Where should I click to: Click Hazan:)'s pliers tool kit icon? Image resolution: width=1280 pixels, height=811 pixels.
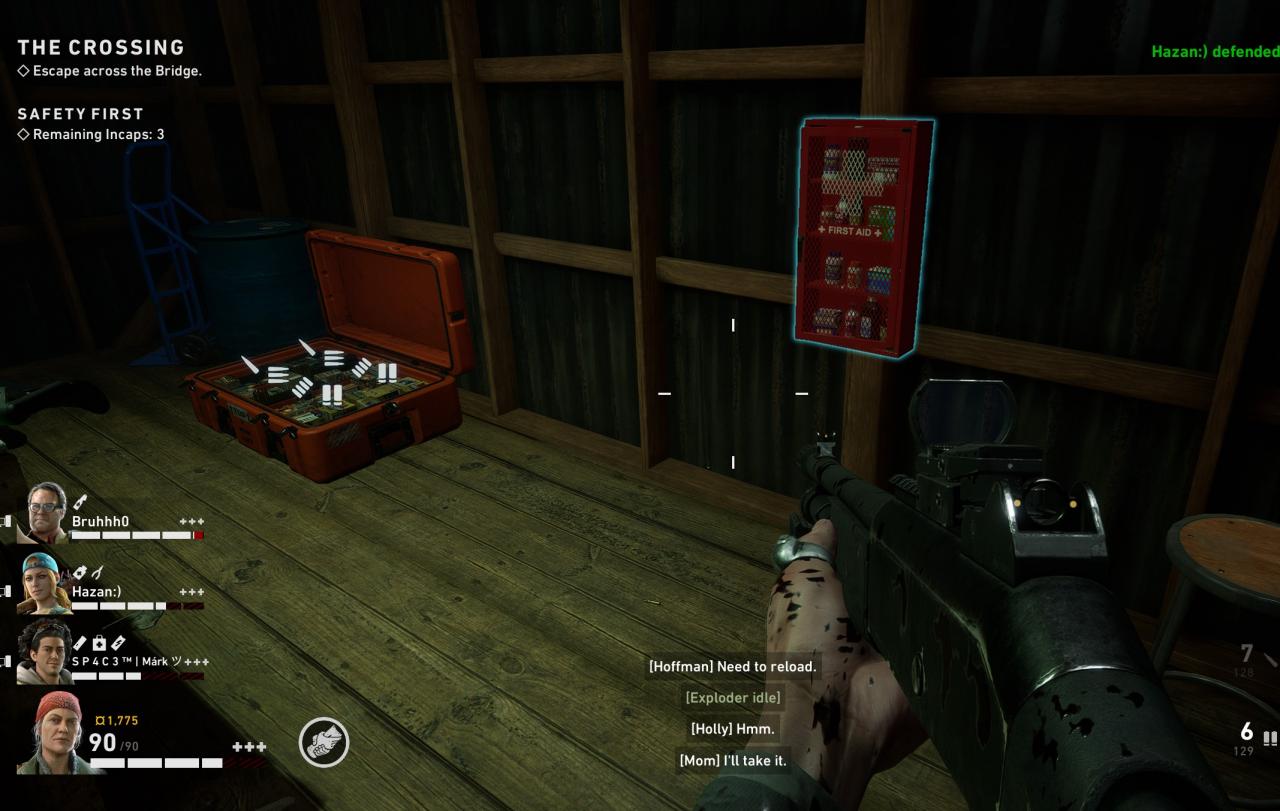click(98, 573)
